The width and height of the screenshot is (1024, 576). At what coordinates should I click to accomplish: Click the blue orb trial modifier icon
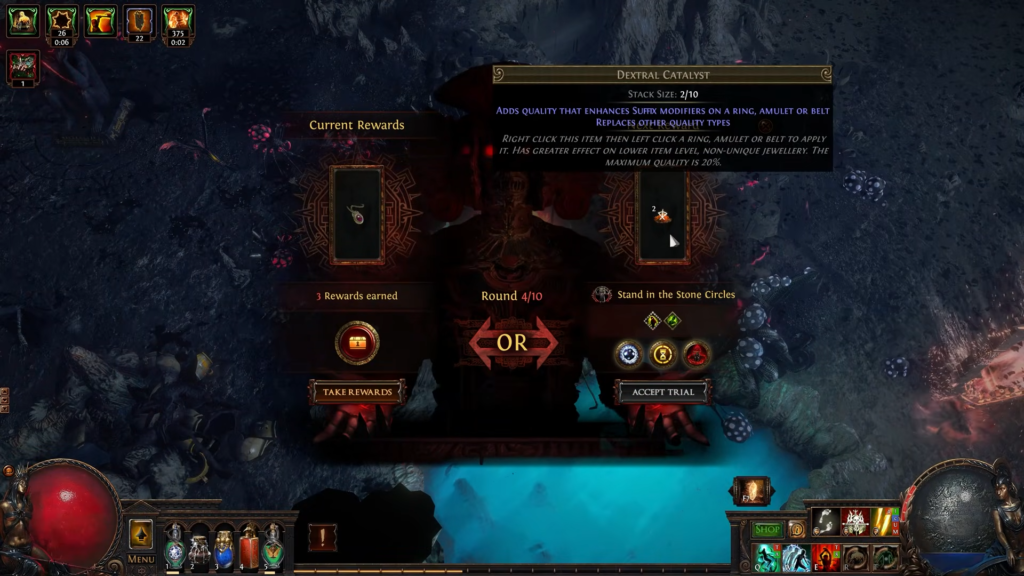[x=628, y=353]
